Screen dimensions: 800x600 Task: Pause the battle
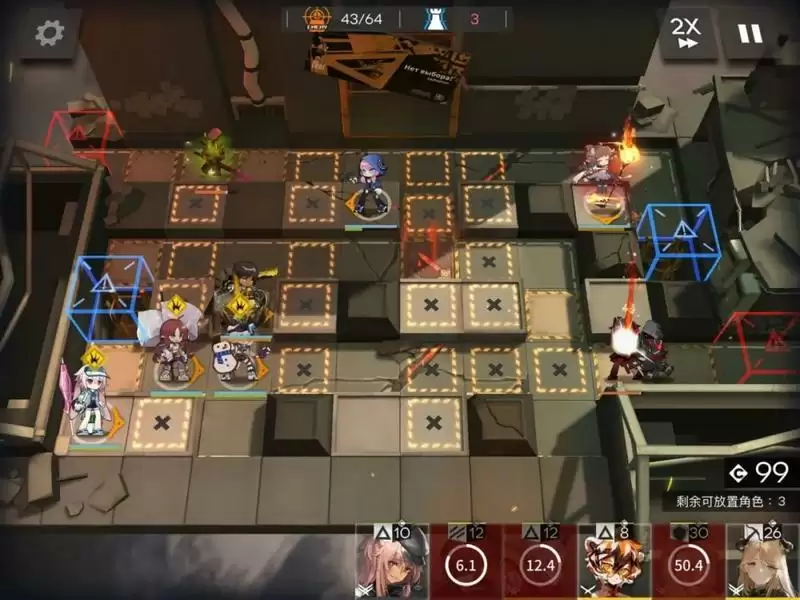tap(750, 33)
